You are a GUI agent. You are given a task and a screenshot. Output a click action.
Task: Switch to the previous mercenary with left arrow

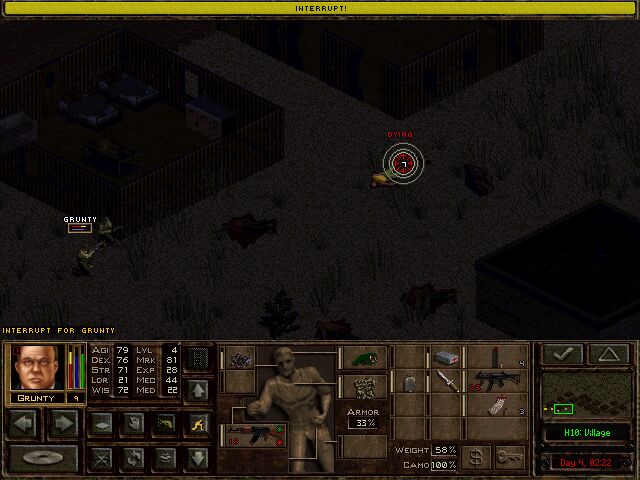[23, 423]
